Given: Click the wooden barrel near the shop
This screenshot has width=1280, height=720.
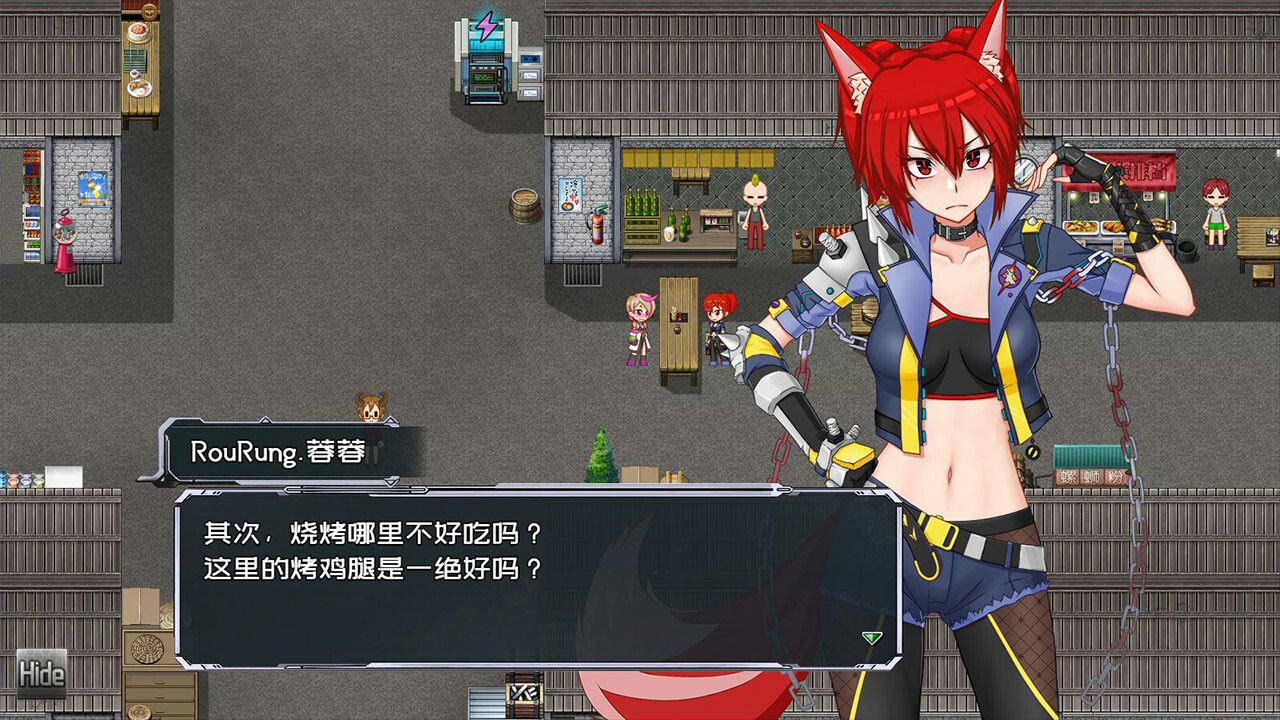Looking at the screenshot, I should click(524, 203).
